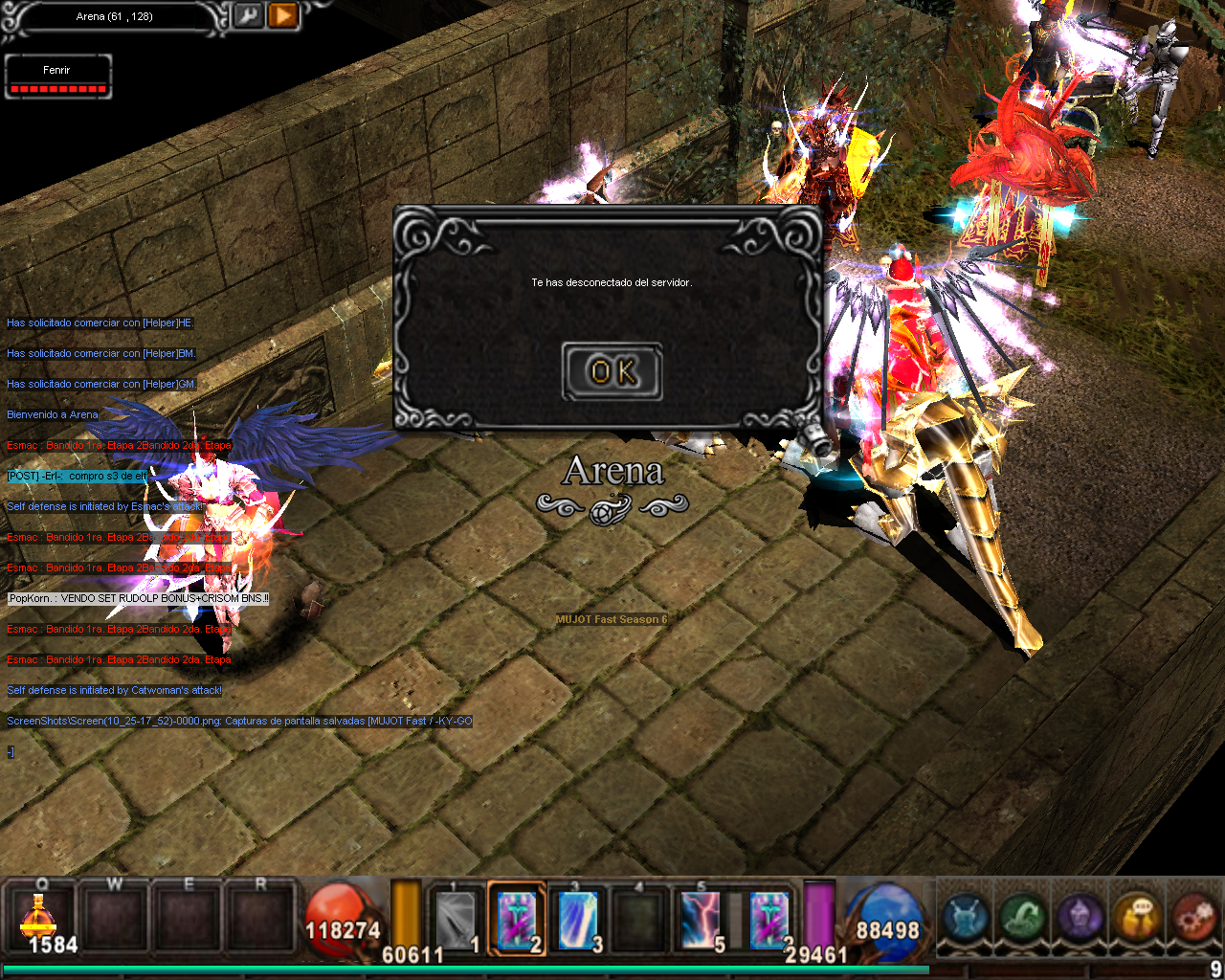The width and height of the screenshot is (1225, 980).
Task: Activate the highlighted skill in slot 2
Action: point(517,921)
